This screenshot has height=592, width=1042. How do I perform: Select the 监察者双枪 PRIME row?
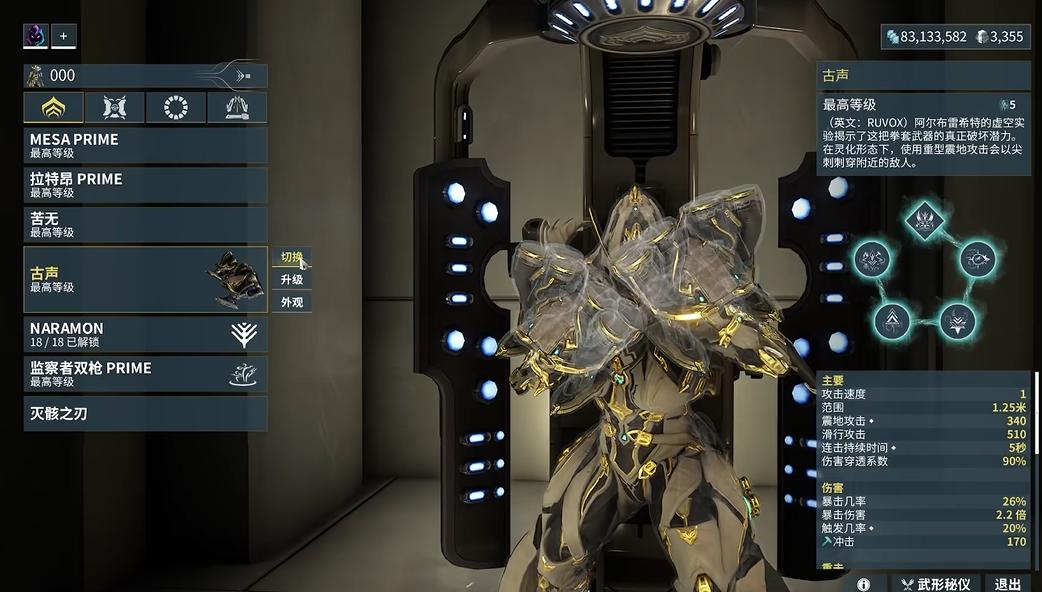point(145,374)
